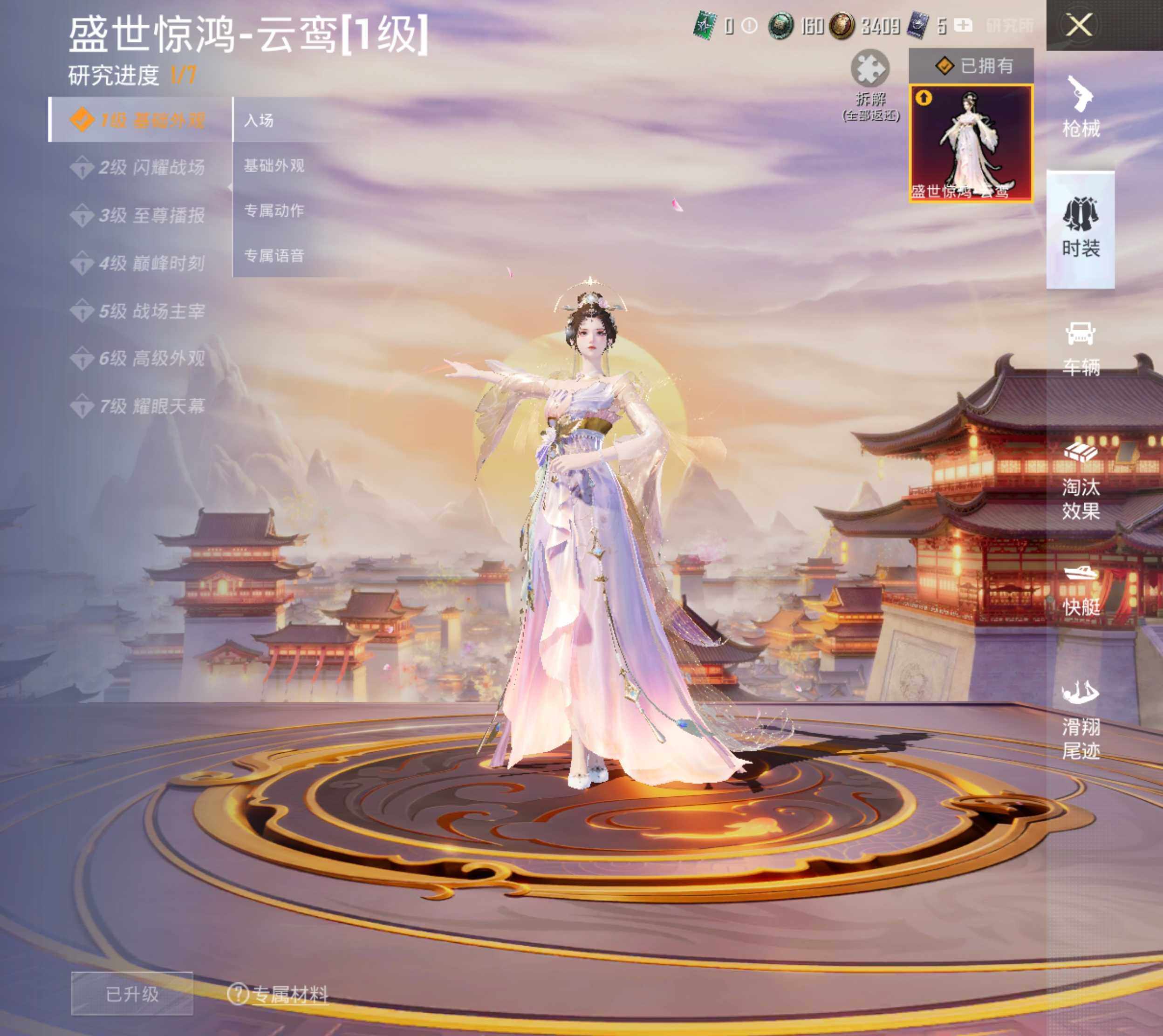
Task: Select the 7级 耀眼天幕 level
Action: [x=139, y=406]
